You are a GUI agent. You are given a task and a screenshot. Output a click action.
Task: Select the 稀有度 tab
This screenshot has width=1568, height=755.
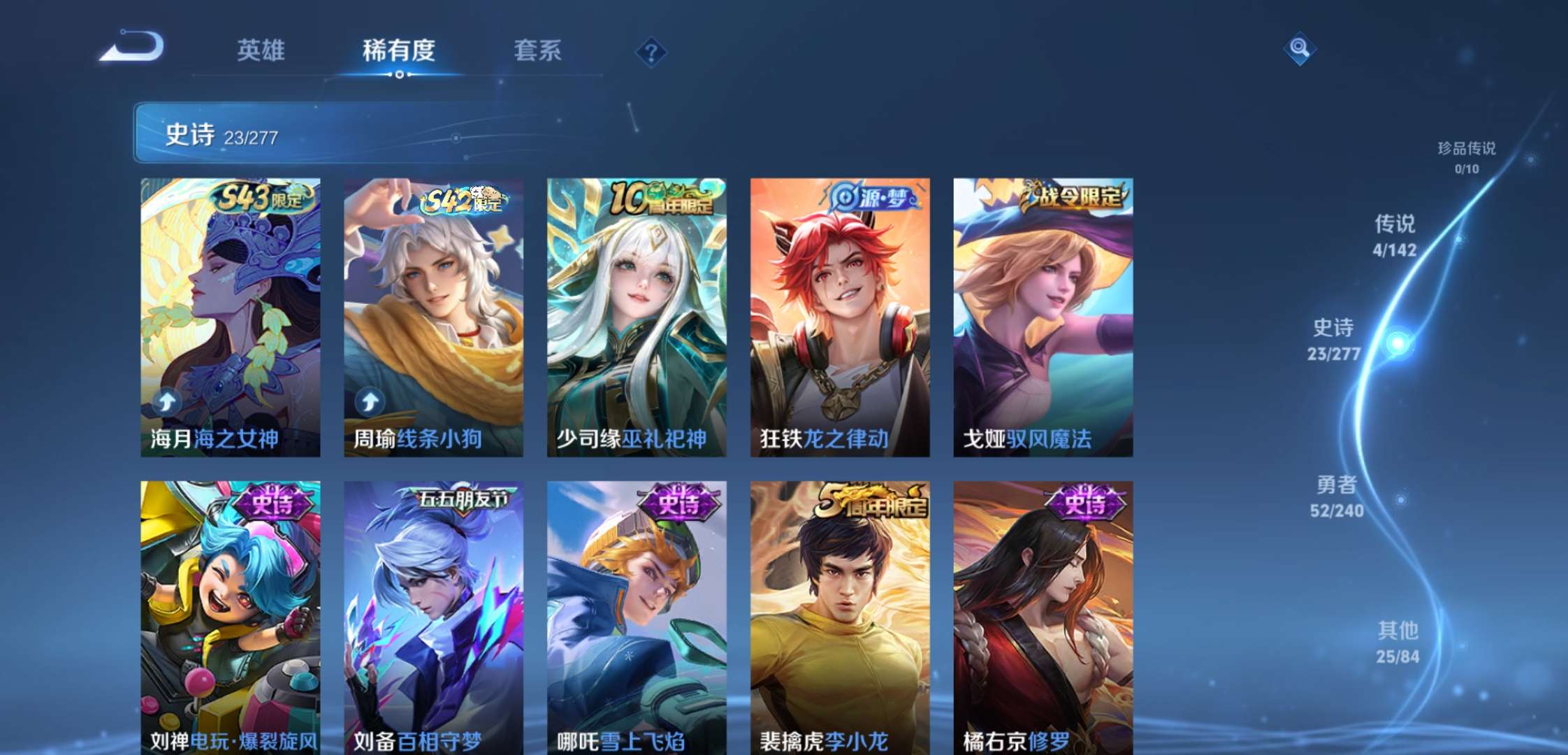click(x=400, y=50)
